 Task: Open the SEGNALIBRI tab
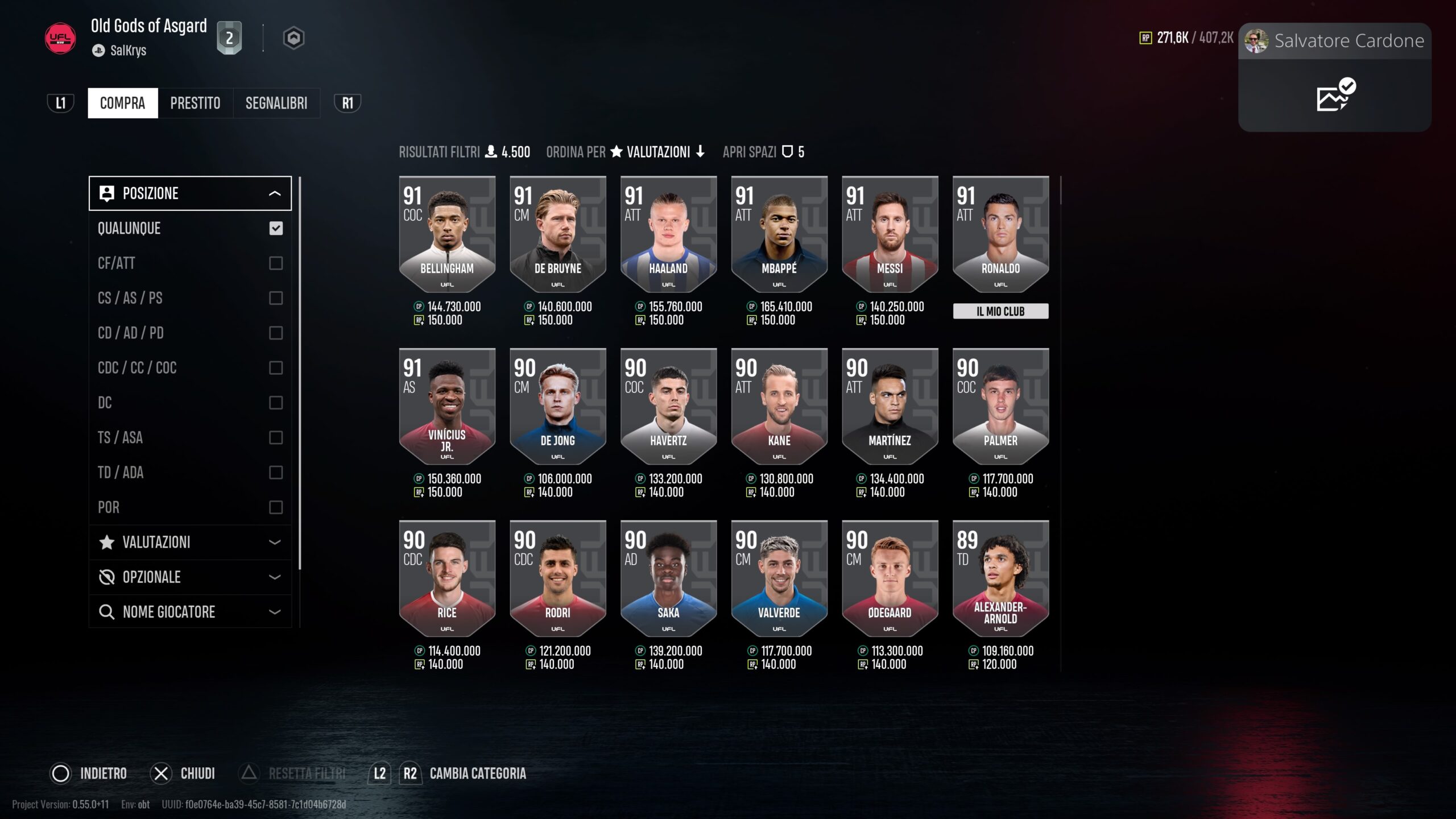276,103
